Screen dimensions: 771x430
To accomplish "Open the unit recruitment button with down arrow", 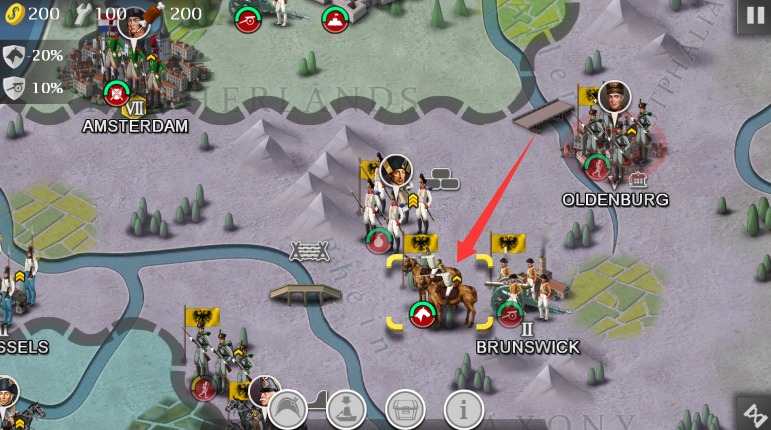I will (x=347, y=408).
